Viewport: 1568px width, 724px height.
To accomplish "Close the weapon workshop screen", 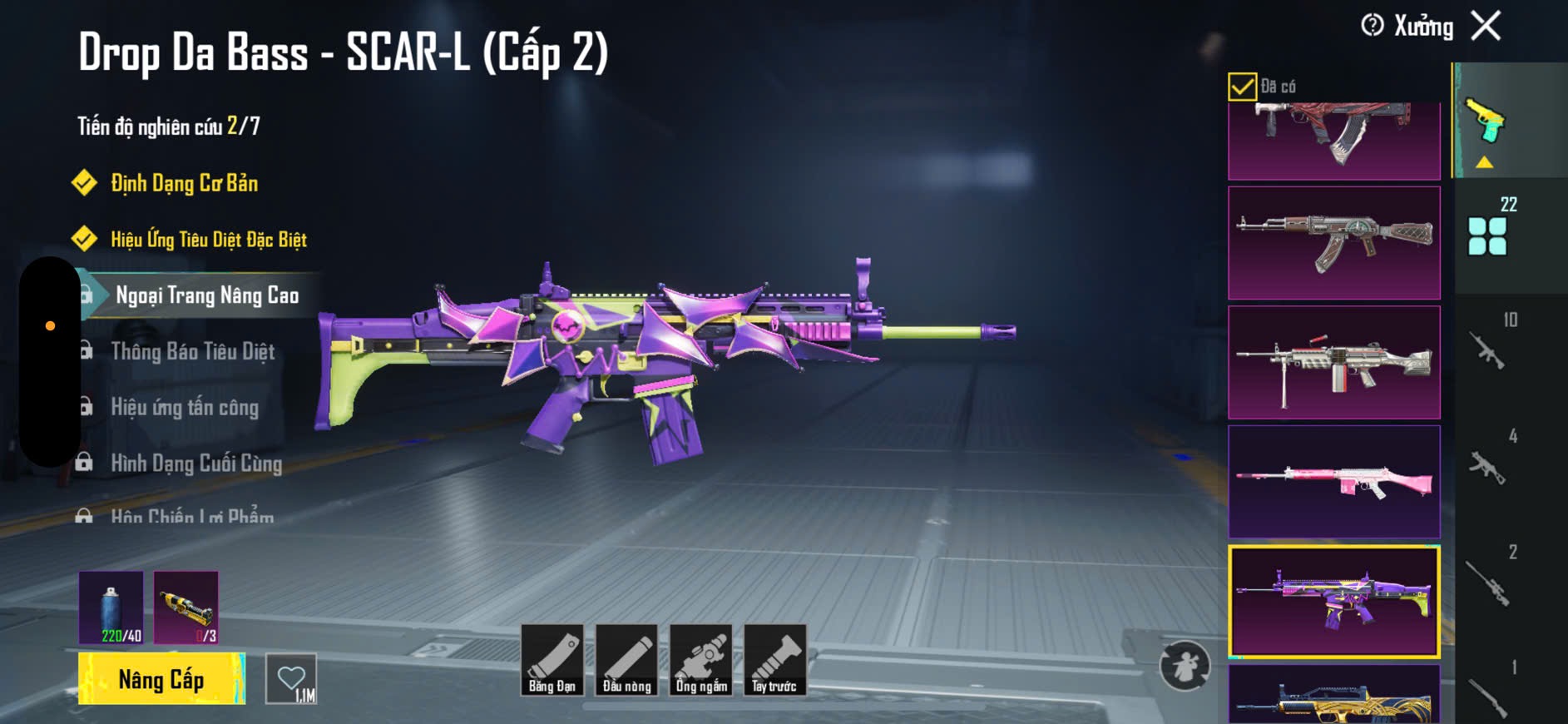I will (1486, 26).
